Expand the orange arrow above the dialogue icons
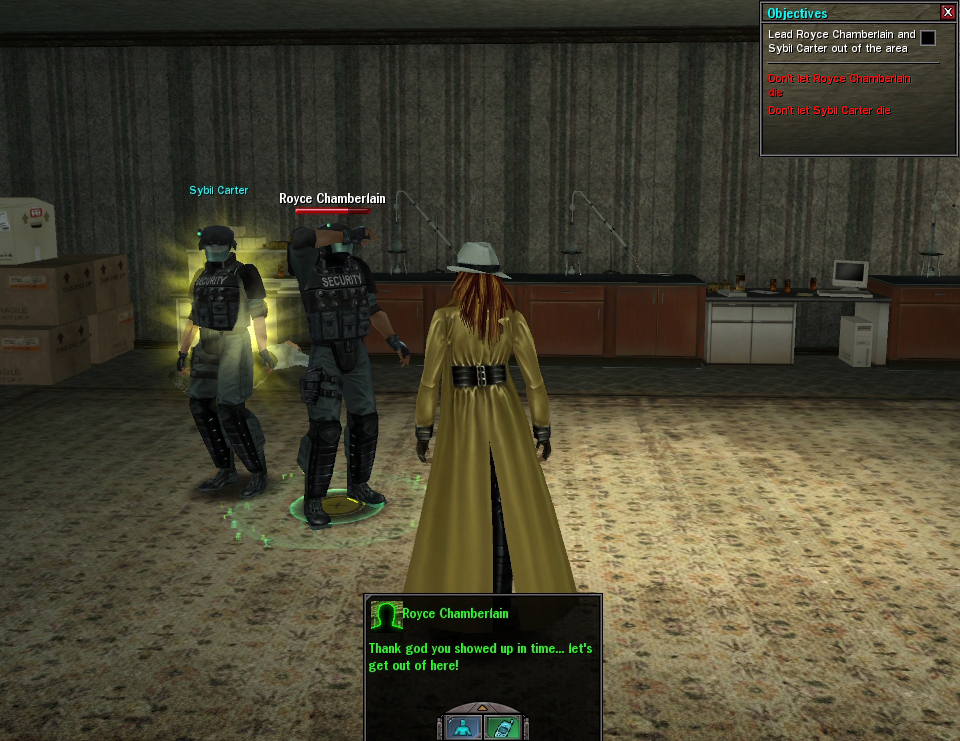This screenshot has width=960, height=741. tap(481, 707)
